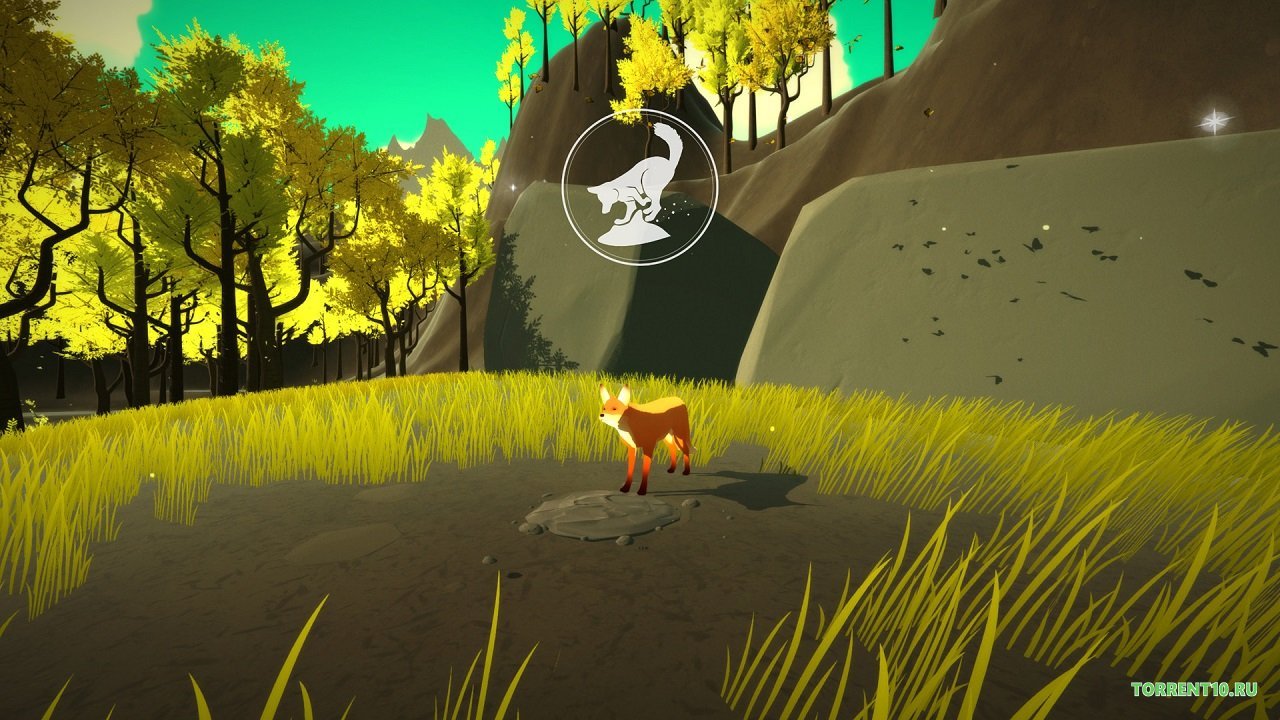Click the circular fox digging prompt icon
This screenshot has width=1280, height=720.
[639, 187]
